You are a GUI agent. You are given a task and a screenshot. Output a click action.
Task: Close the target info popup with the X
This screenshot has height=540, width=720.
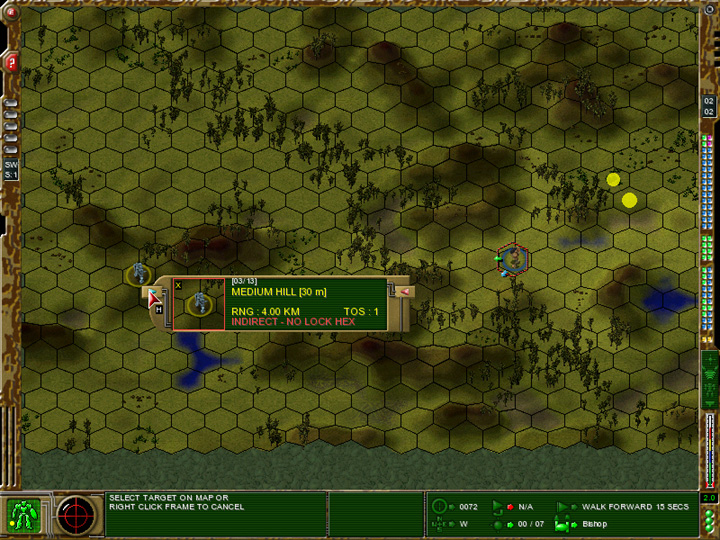179,285
